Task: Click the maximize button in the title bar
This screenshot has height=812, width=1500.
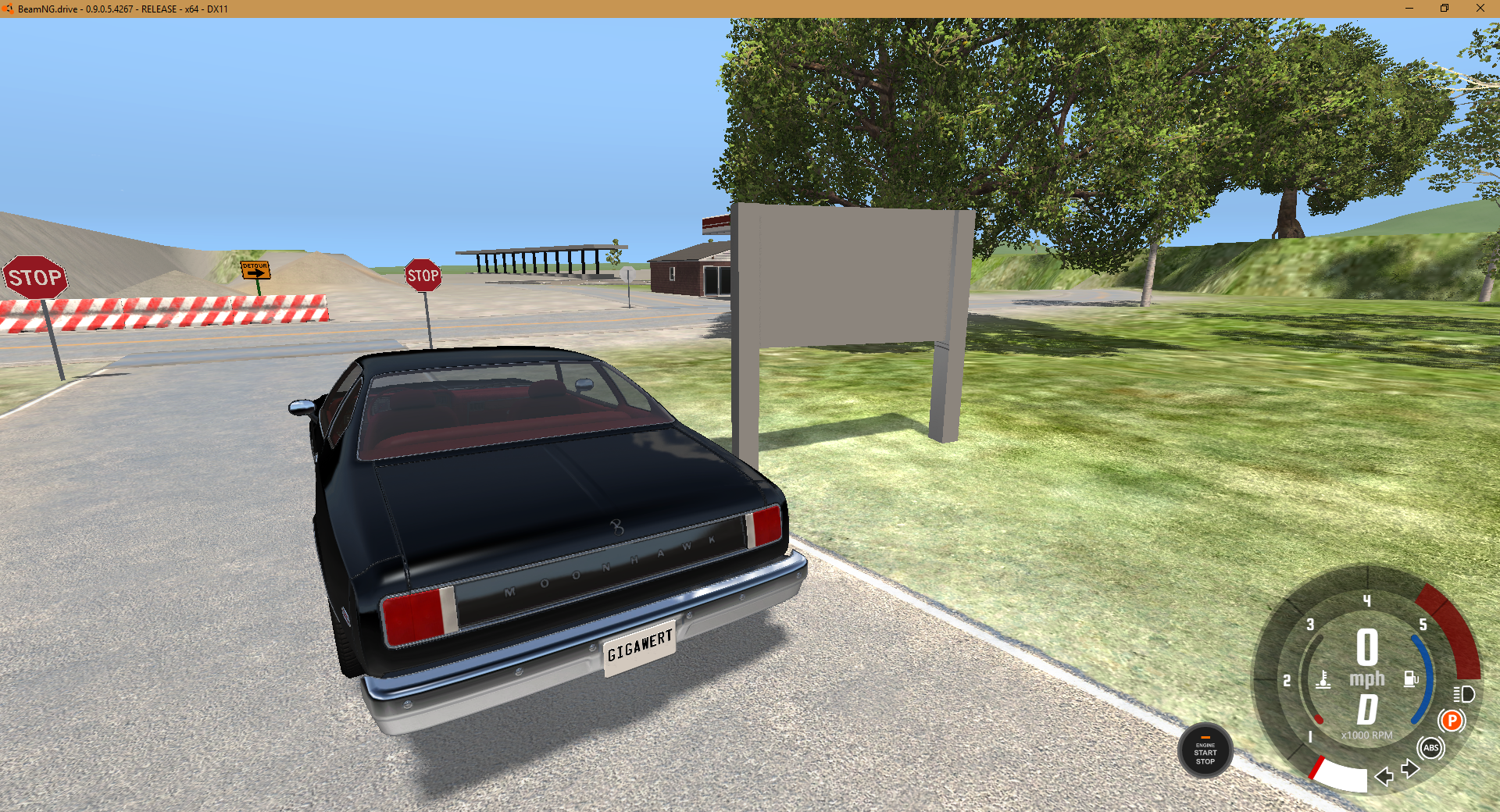Action: pos(1445,8)
